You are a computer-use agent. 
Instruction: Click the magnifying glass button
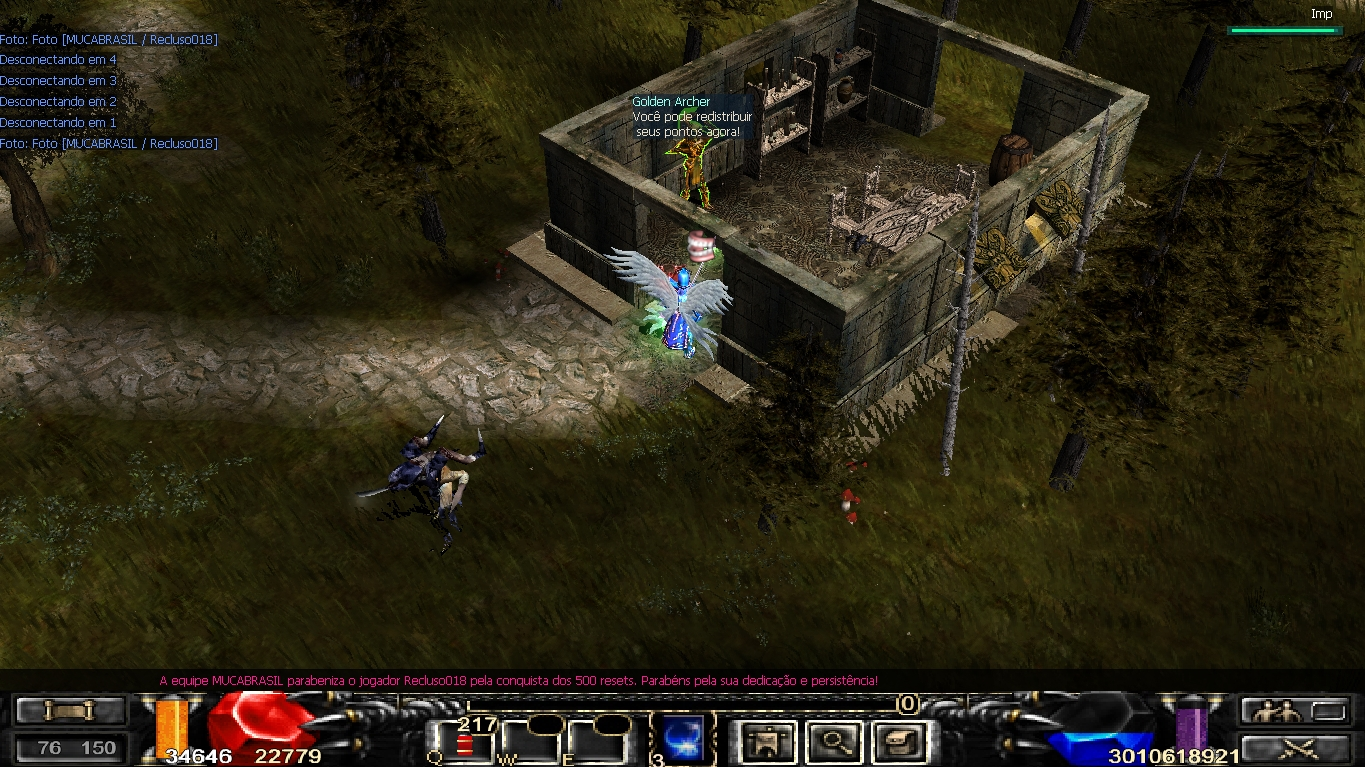[x=834, y=742]
